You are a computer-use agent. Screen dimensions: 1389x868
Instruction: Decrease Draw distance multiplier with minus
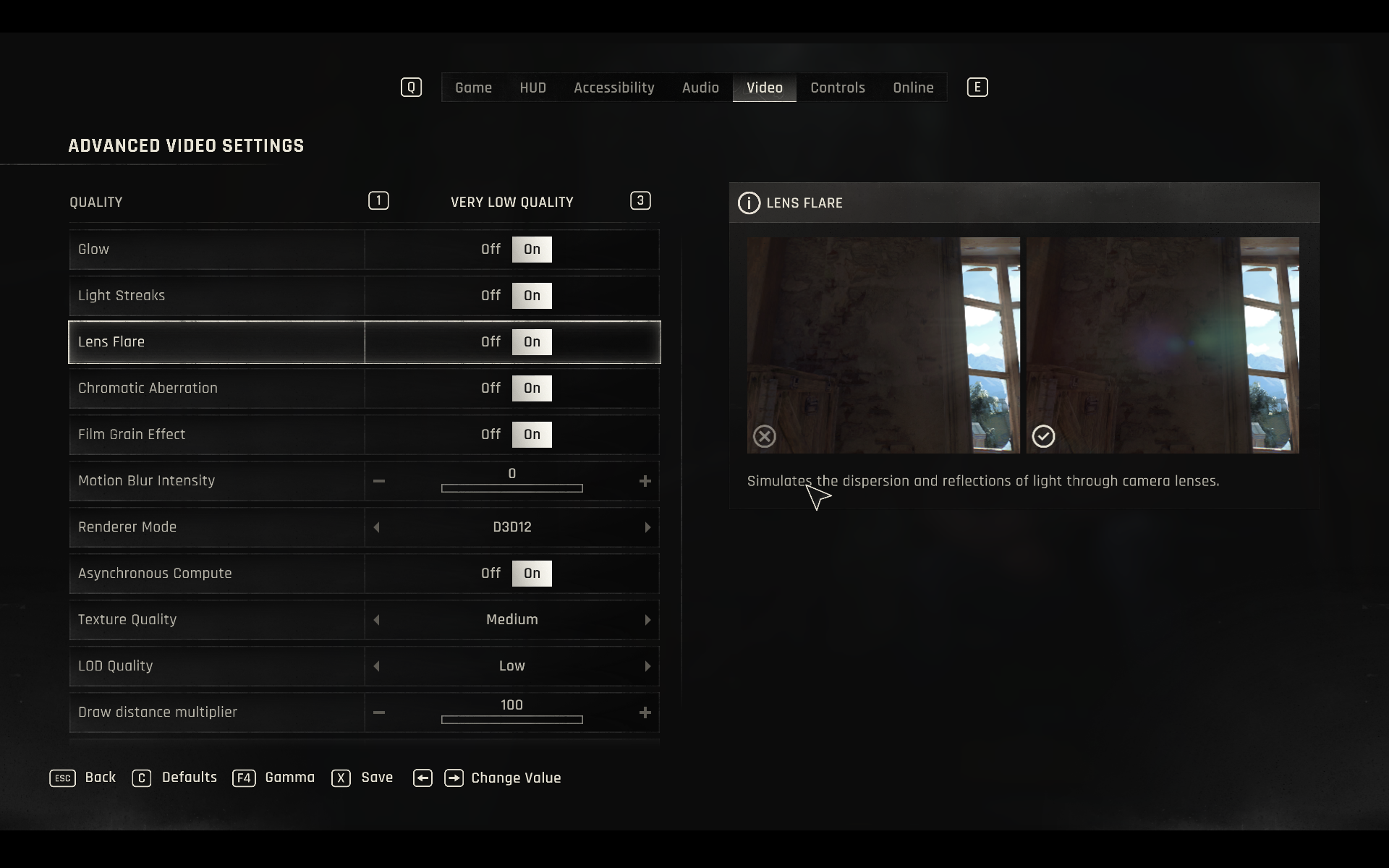(379, 712)
